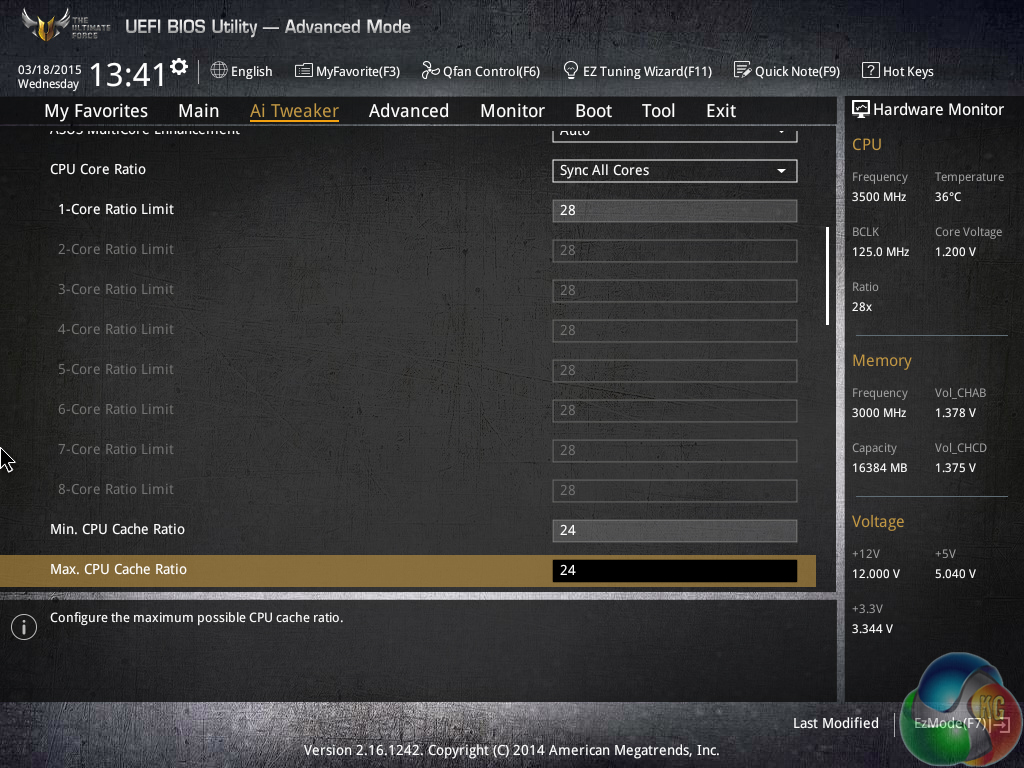Launch Qfan Control
The image size is (1024, 768).
pos(481,71)
